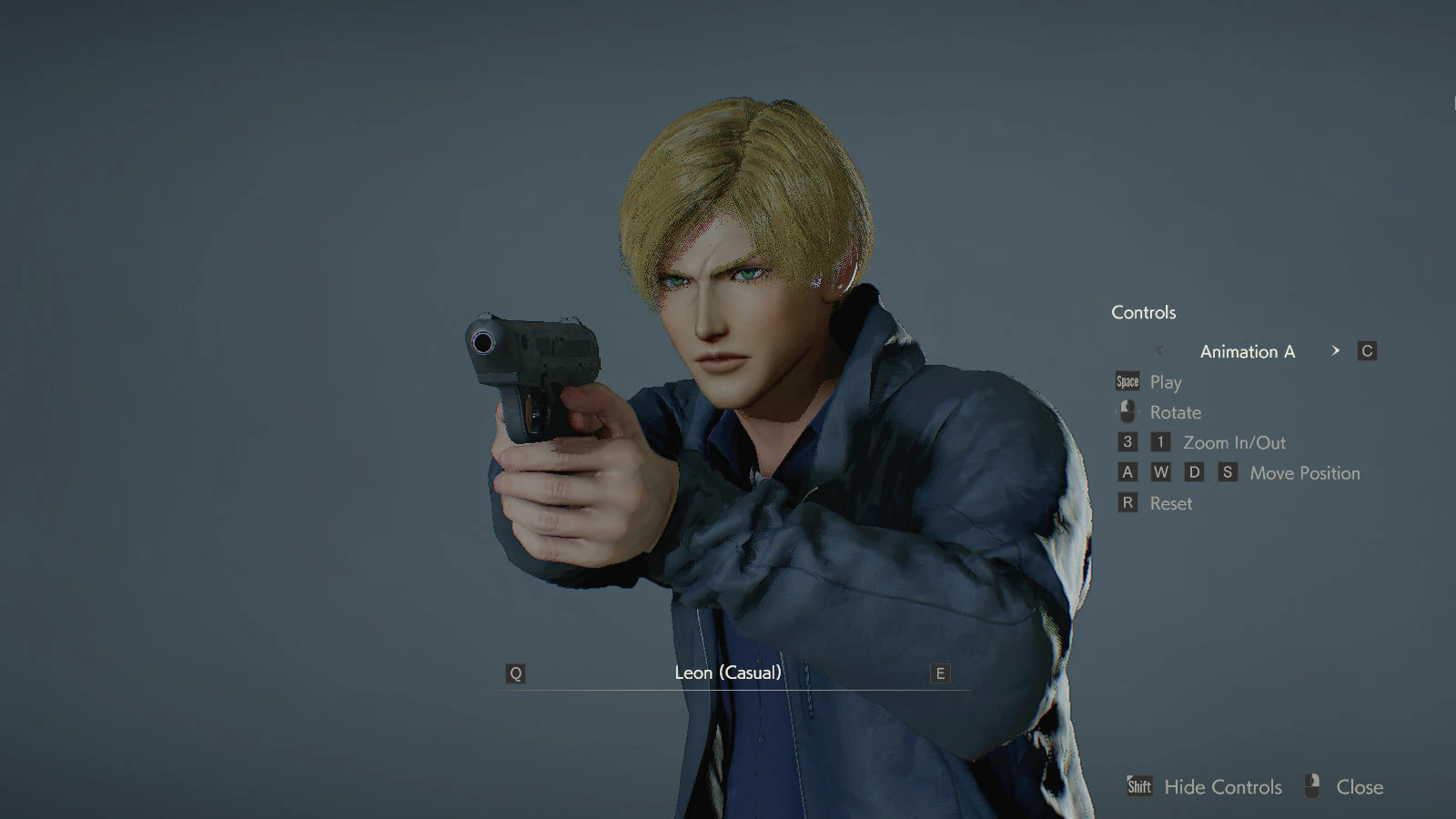The height and width of the screenshot is (819, 1456).
Task: Reset the model view
Action: click(1170, 503)
